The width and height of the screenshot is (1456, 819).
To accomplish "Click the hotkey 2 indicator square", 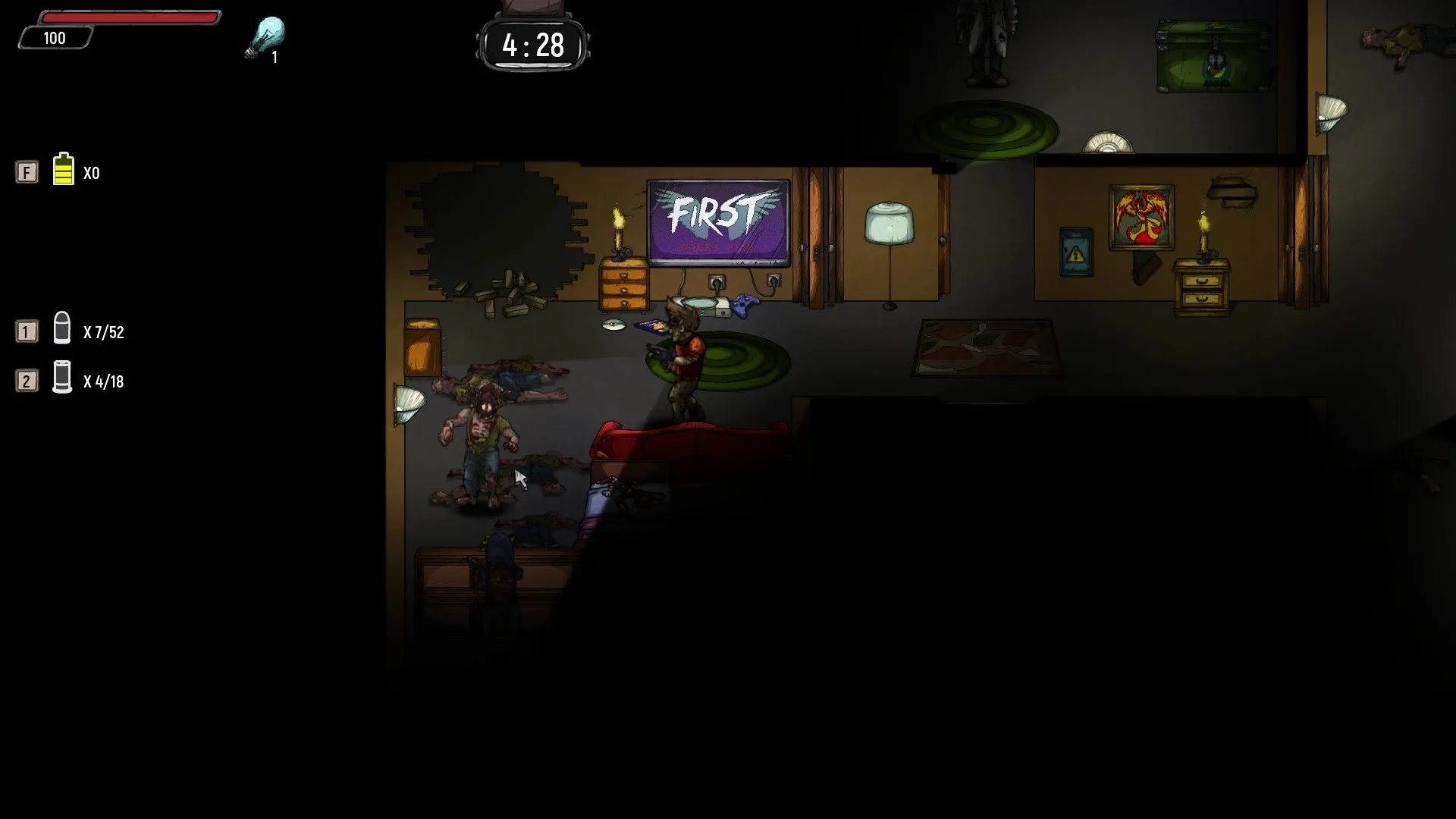I will (x=27, y=381).
